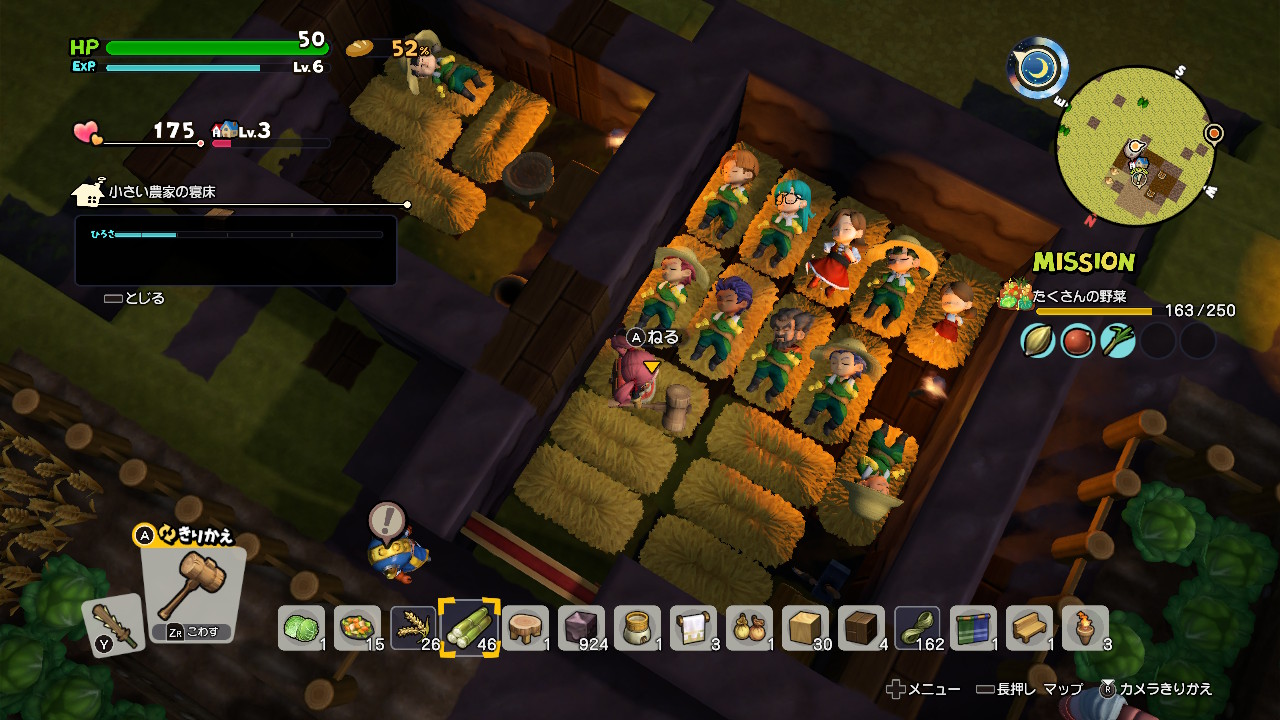
Task: Open the circular minimap
Action: (1135, 144)
